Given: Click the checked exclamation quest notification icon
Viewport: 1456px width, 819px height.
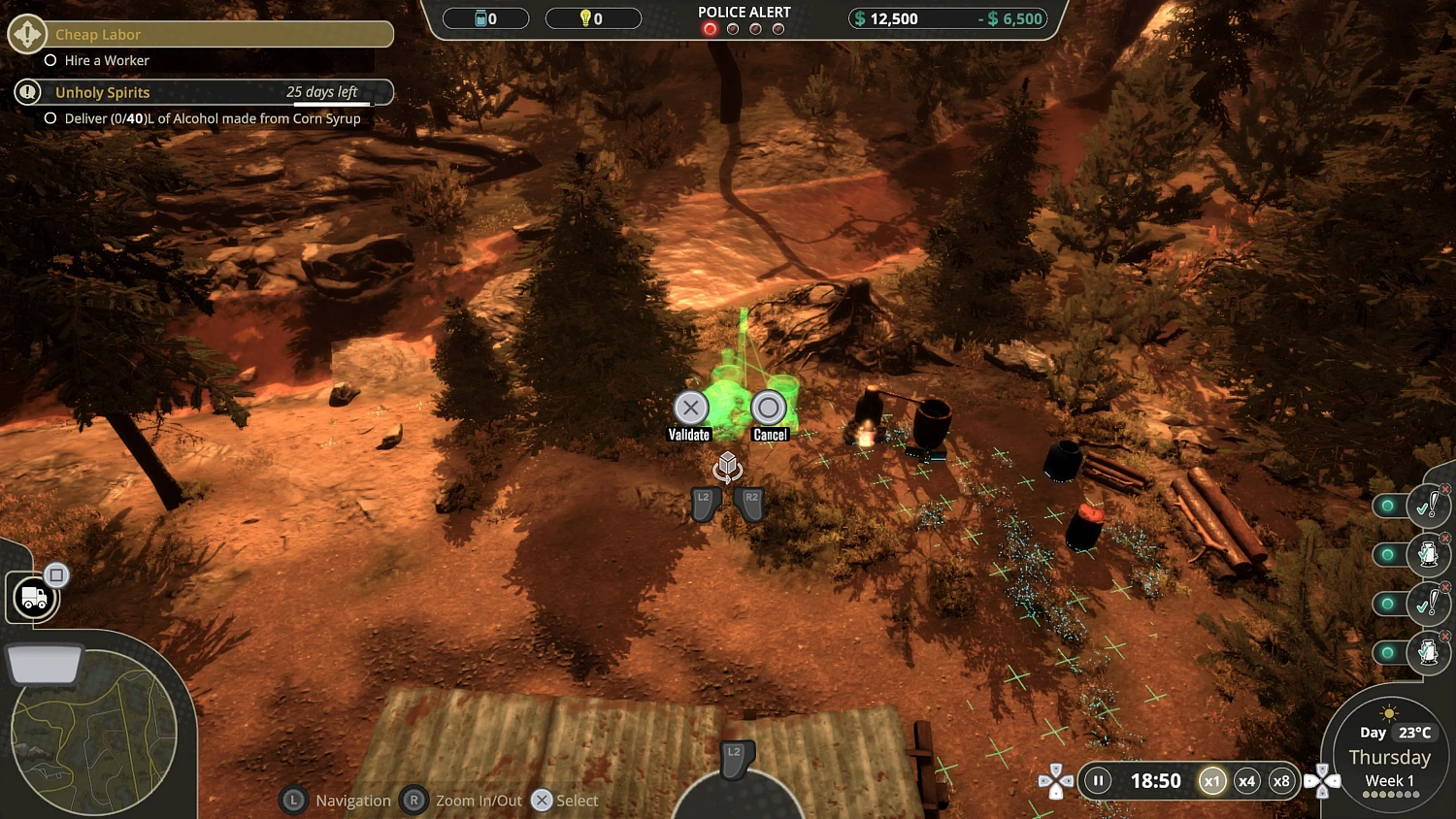Looking at the screenshot, I should 1429,506.
